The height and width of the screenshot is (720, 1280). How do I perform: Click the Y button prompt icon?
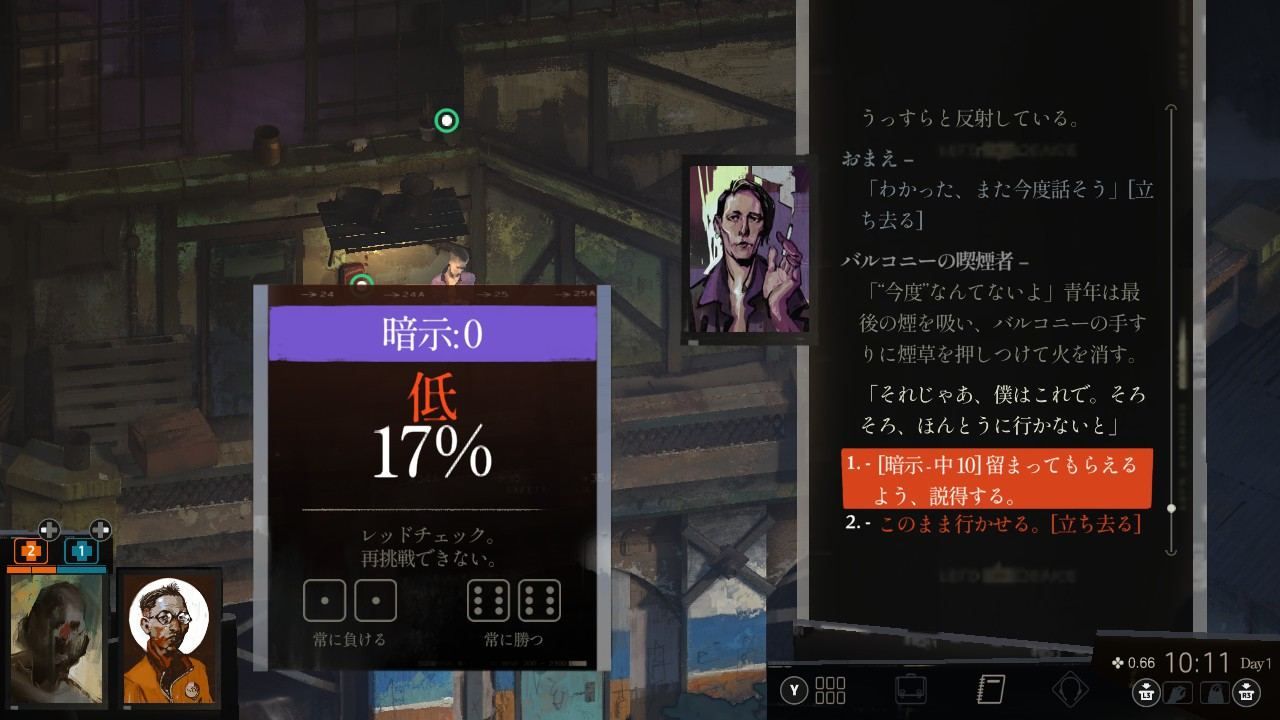794,690
